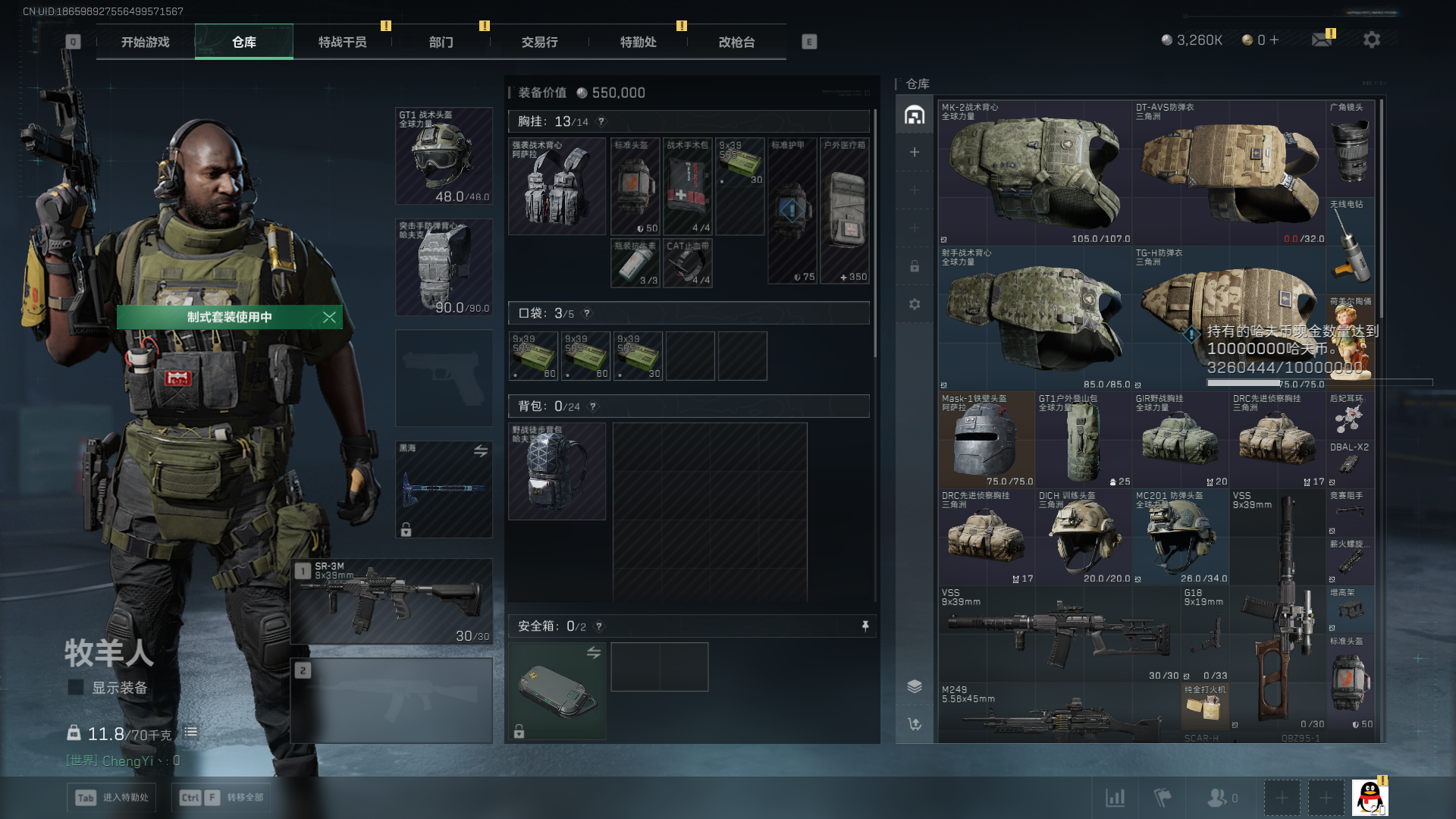The height and width of the screenshot is (819, 1456).
Task: Open the 开始游戏 tab
Action: 146,42
